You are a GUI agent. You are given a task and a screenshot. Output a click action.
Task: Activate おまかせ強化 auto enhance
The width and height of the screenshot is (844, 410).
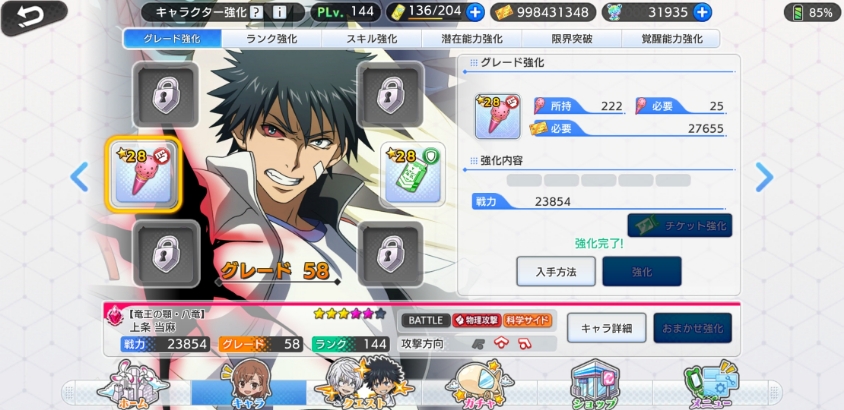coord(692,328)
